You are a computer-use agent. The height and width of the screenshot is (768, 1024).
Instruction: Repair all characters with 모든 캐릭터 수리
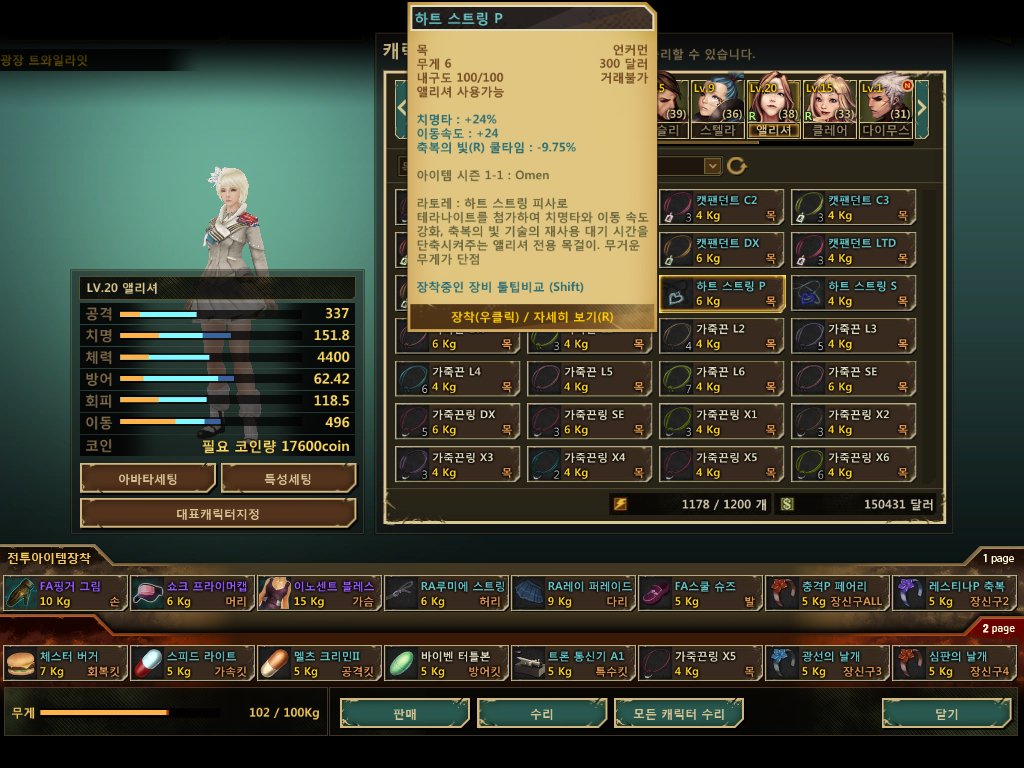(x=679, y=714)
